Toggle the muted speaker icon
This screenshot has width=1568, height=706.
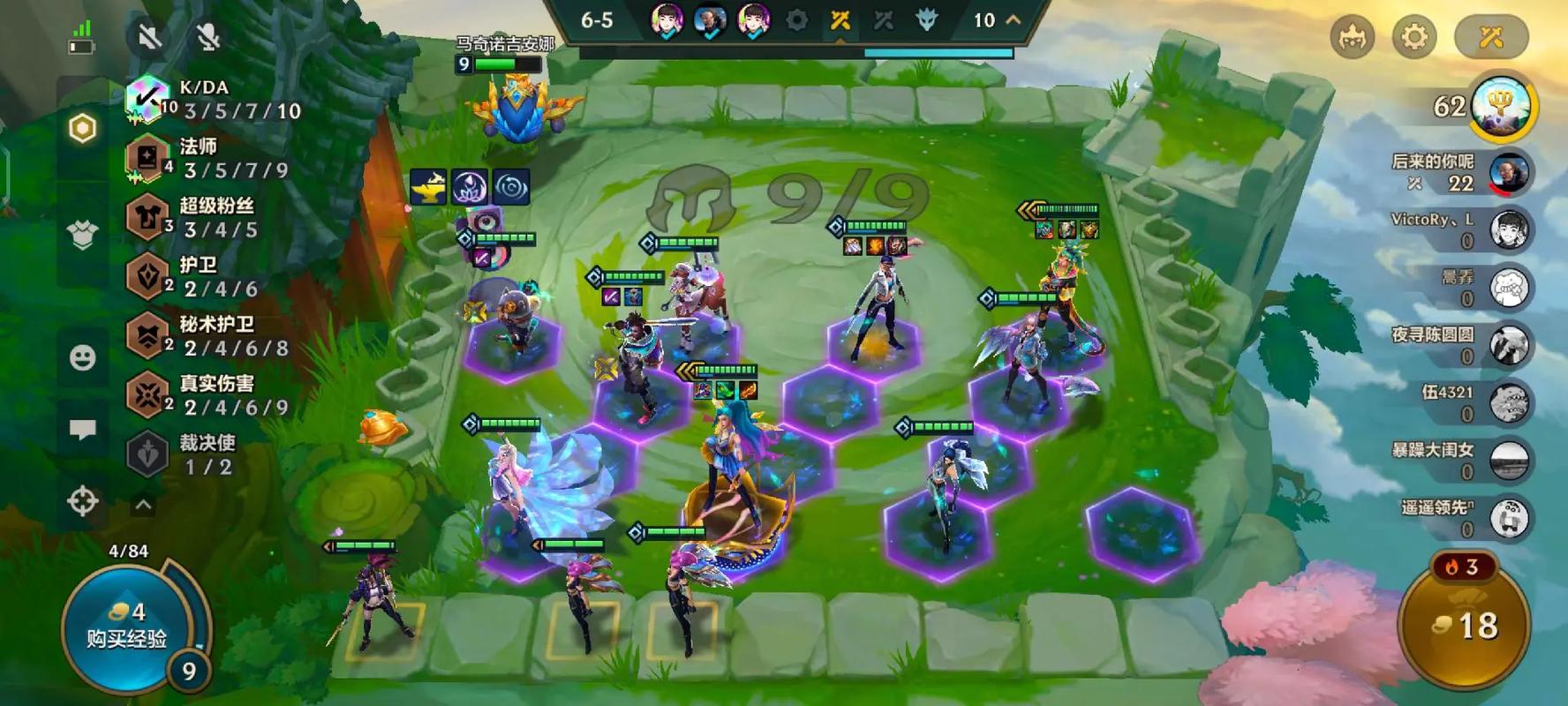point(149,37)
